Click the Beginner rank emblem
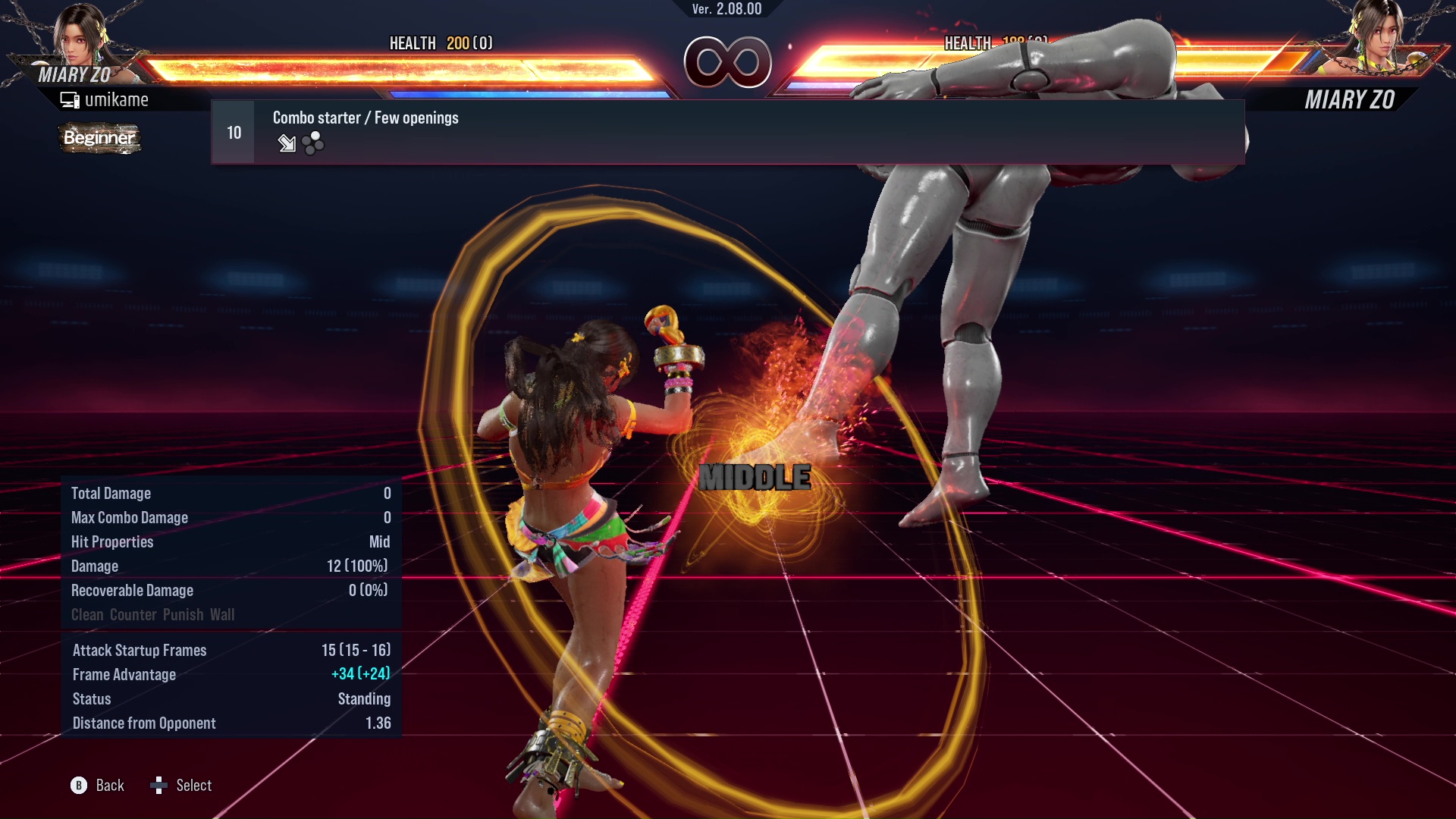The image size is (1456, 819). [x=99, y=139]
